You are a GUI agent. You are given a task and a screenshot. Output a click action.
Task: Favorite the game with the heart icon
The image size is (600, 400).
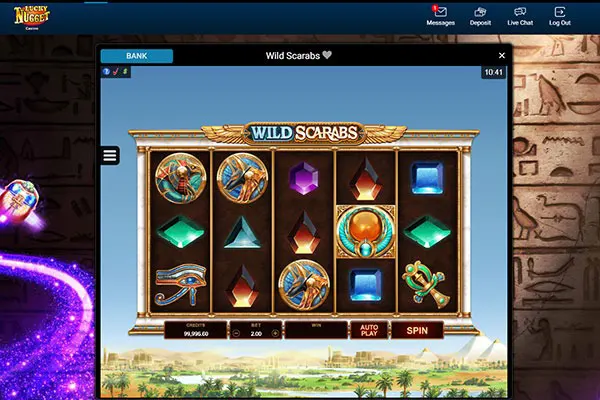[x=326, y=56]
